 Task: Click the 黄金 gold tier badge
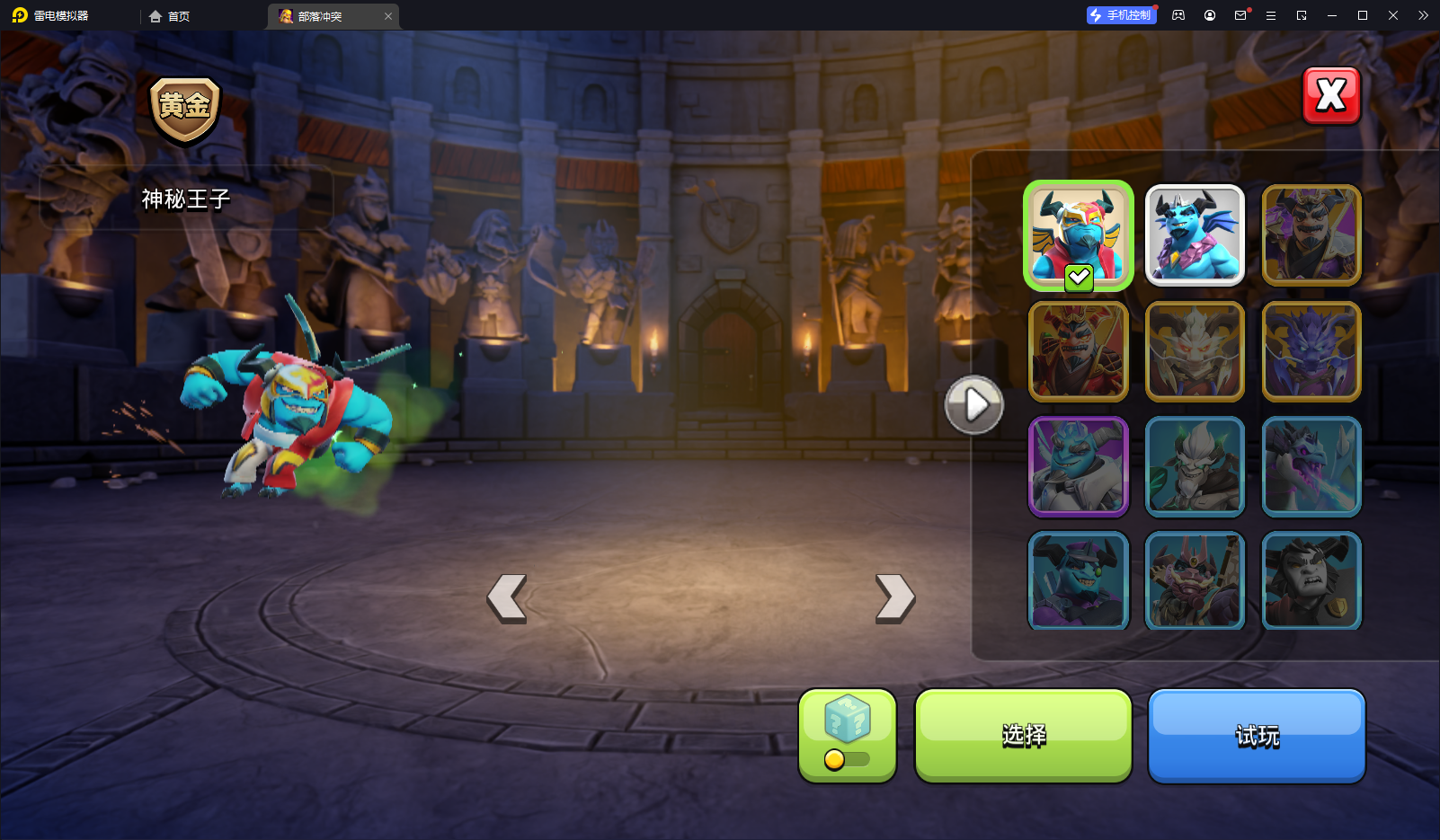point(184,110)
